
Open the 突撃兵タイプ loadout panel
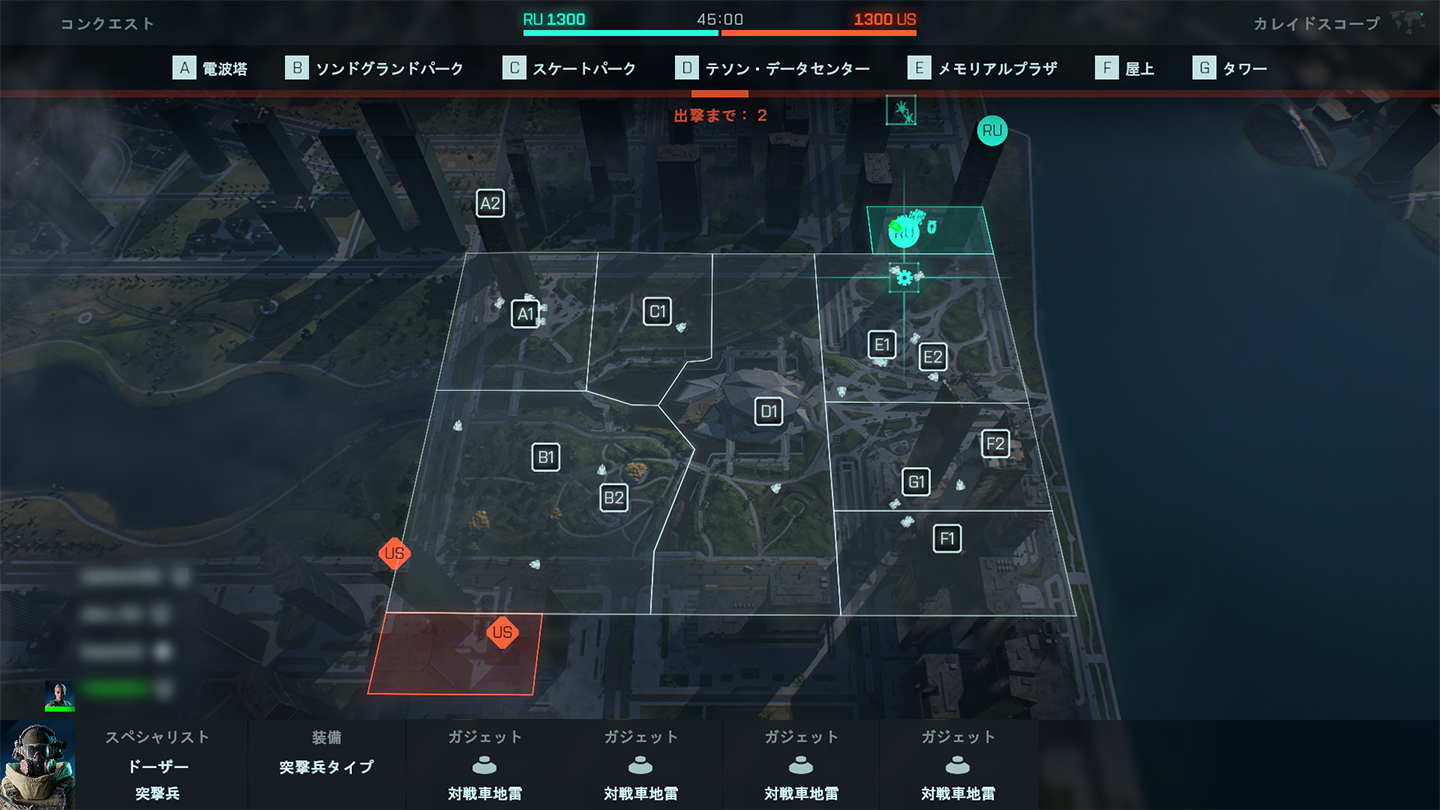(326, 767)
